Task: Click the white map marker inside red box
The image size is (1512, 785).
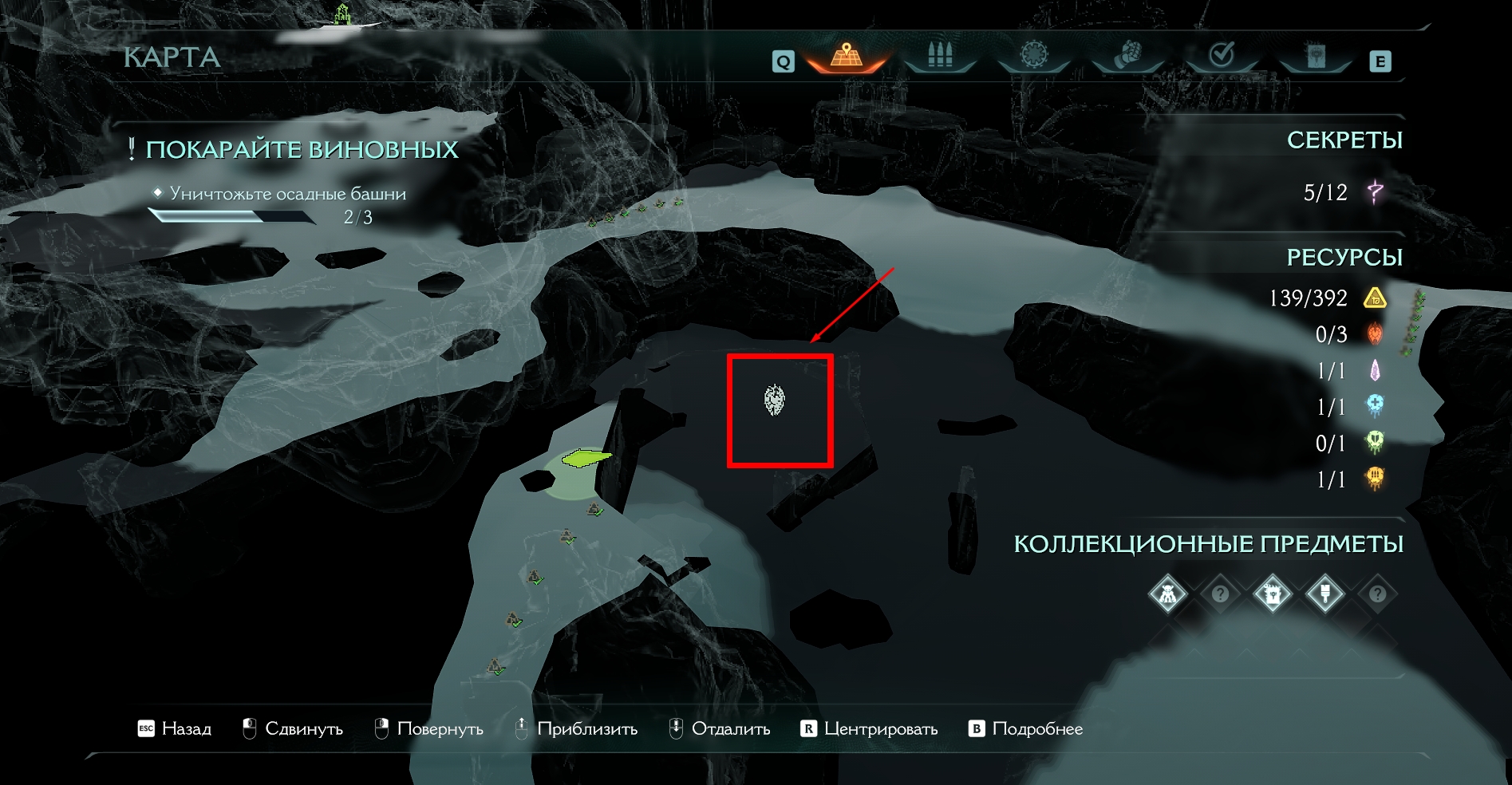Action: click(774, 399)
